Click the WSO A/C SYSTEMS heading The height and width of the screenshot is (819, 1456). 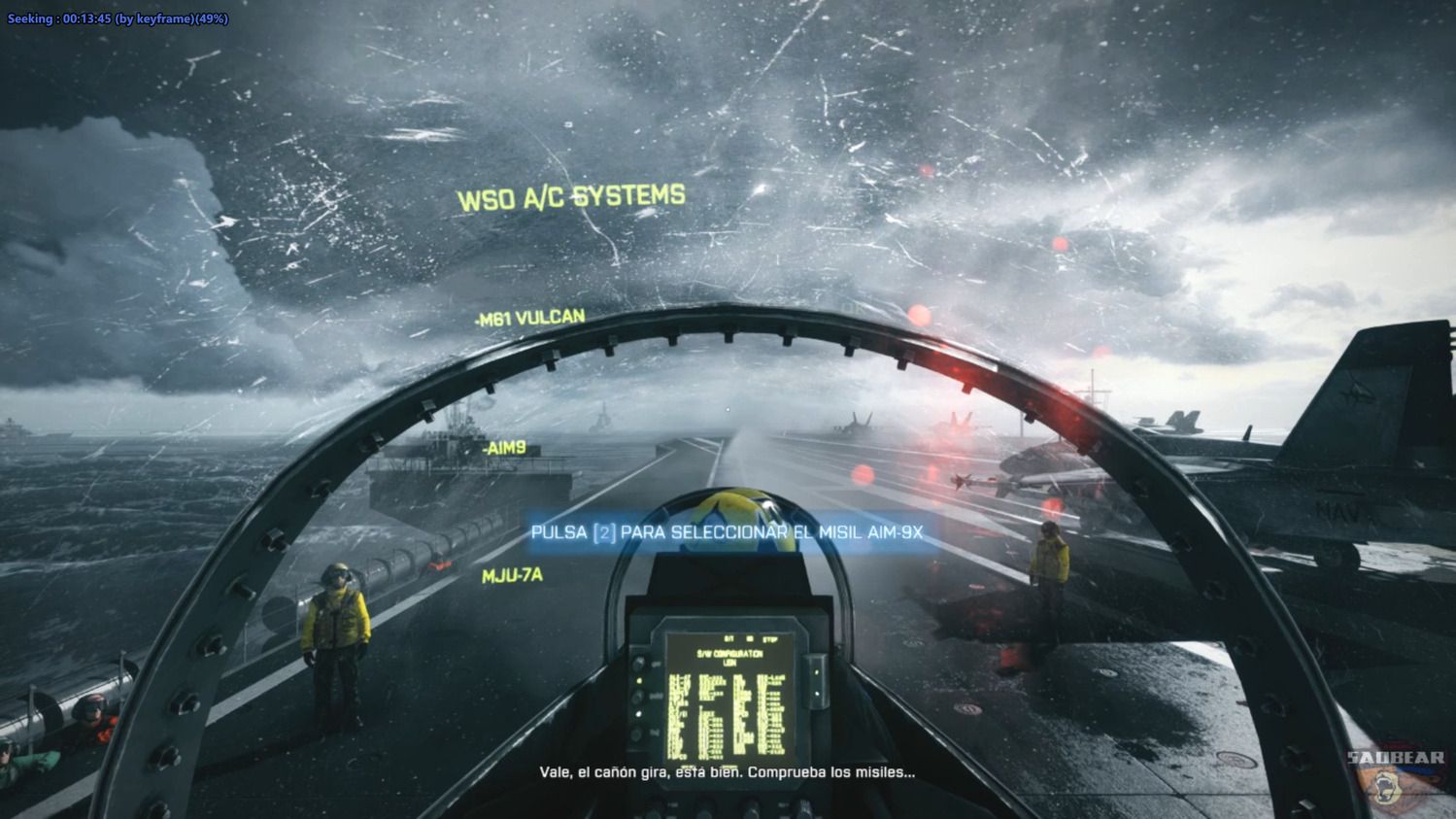[573, 193]
